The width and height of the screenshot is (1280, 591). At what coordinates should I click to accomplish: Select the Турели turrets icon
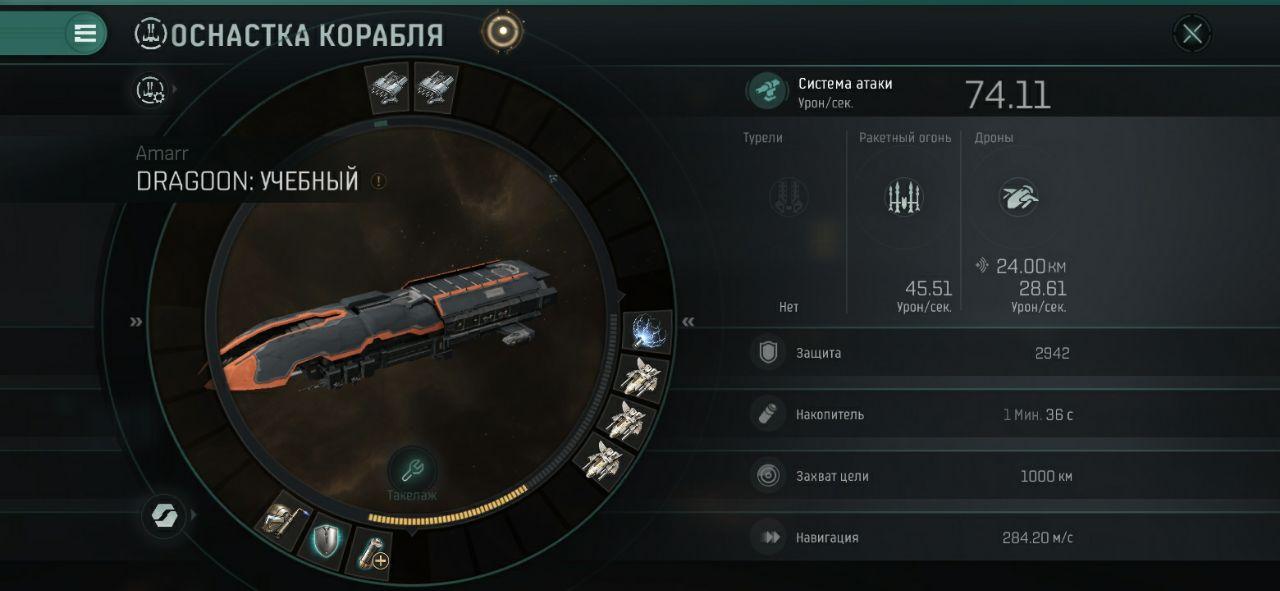click(x=789, y=197)
